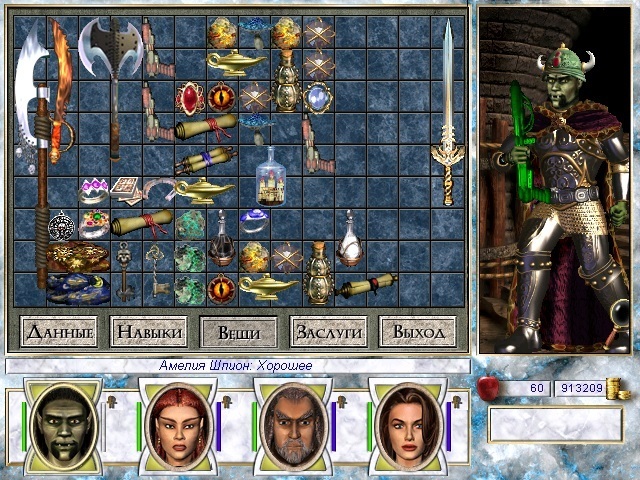The height and width of the screenshot is (480, 640).
Task: Open the Данные stats page
Action: click(58, 331)
